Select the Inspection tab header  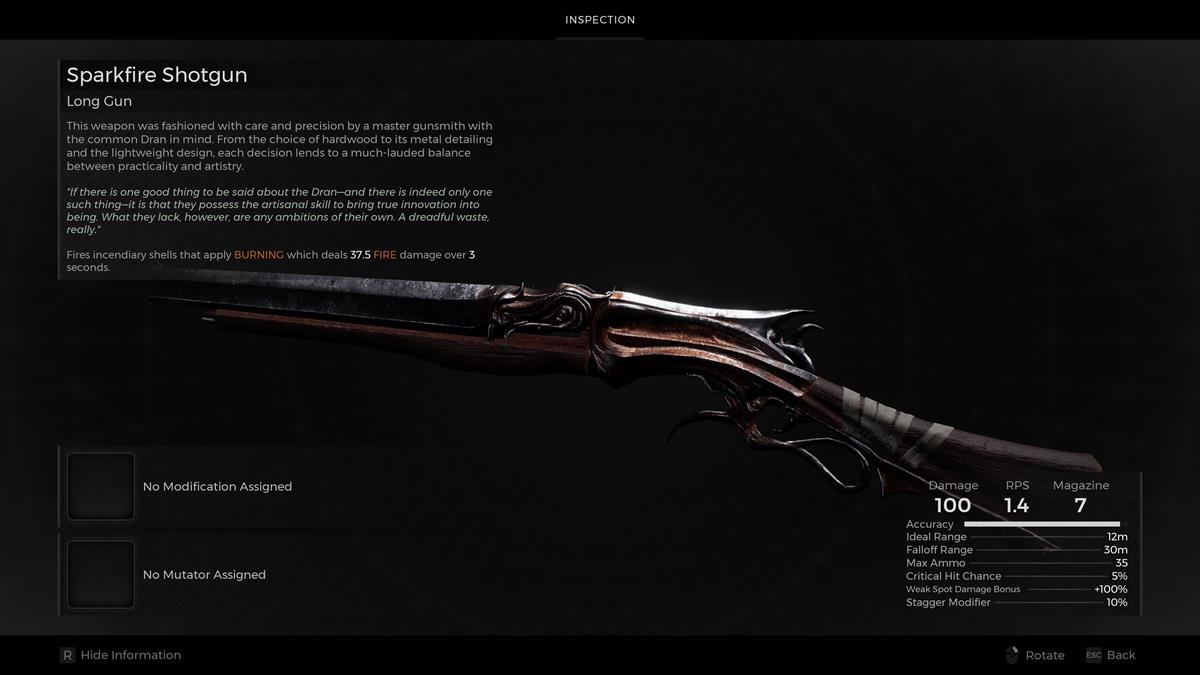point(600,20)
